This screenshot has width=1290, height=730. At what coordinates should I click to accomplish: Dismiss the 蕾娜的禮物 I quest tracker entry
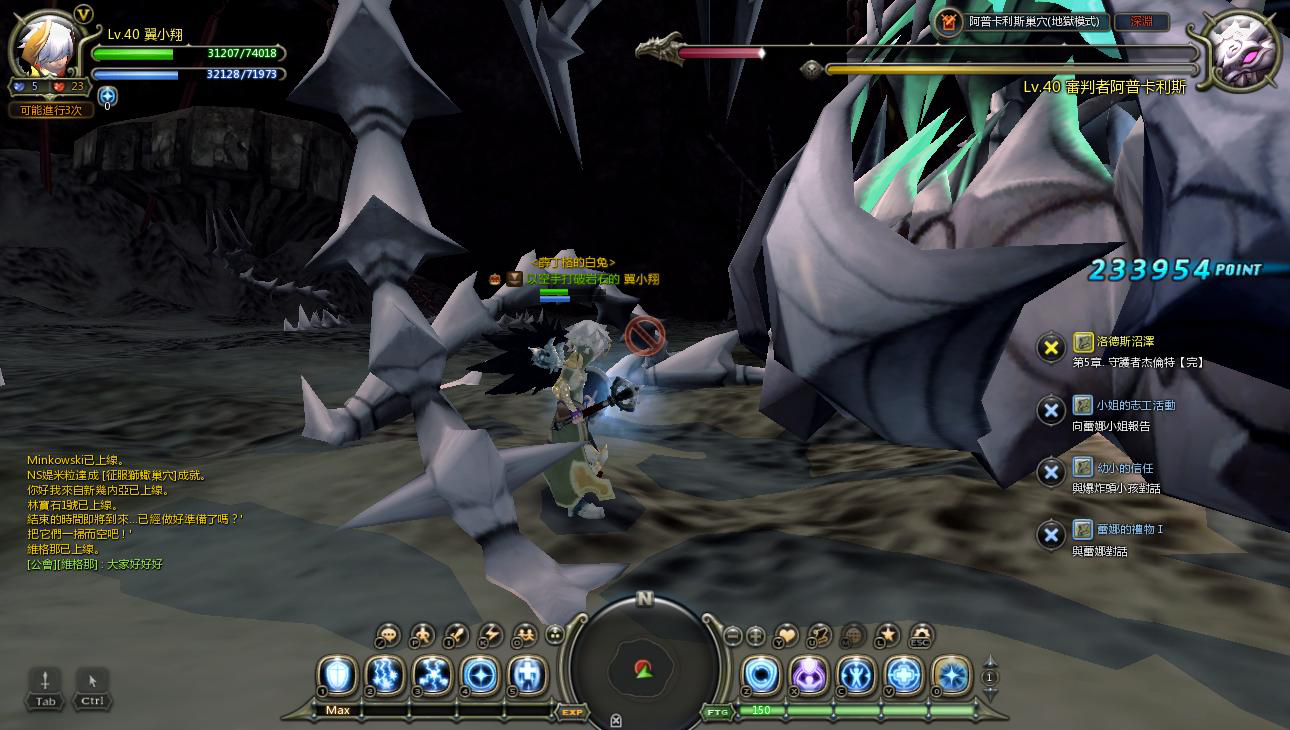pos(1050,535)
